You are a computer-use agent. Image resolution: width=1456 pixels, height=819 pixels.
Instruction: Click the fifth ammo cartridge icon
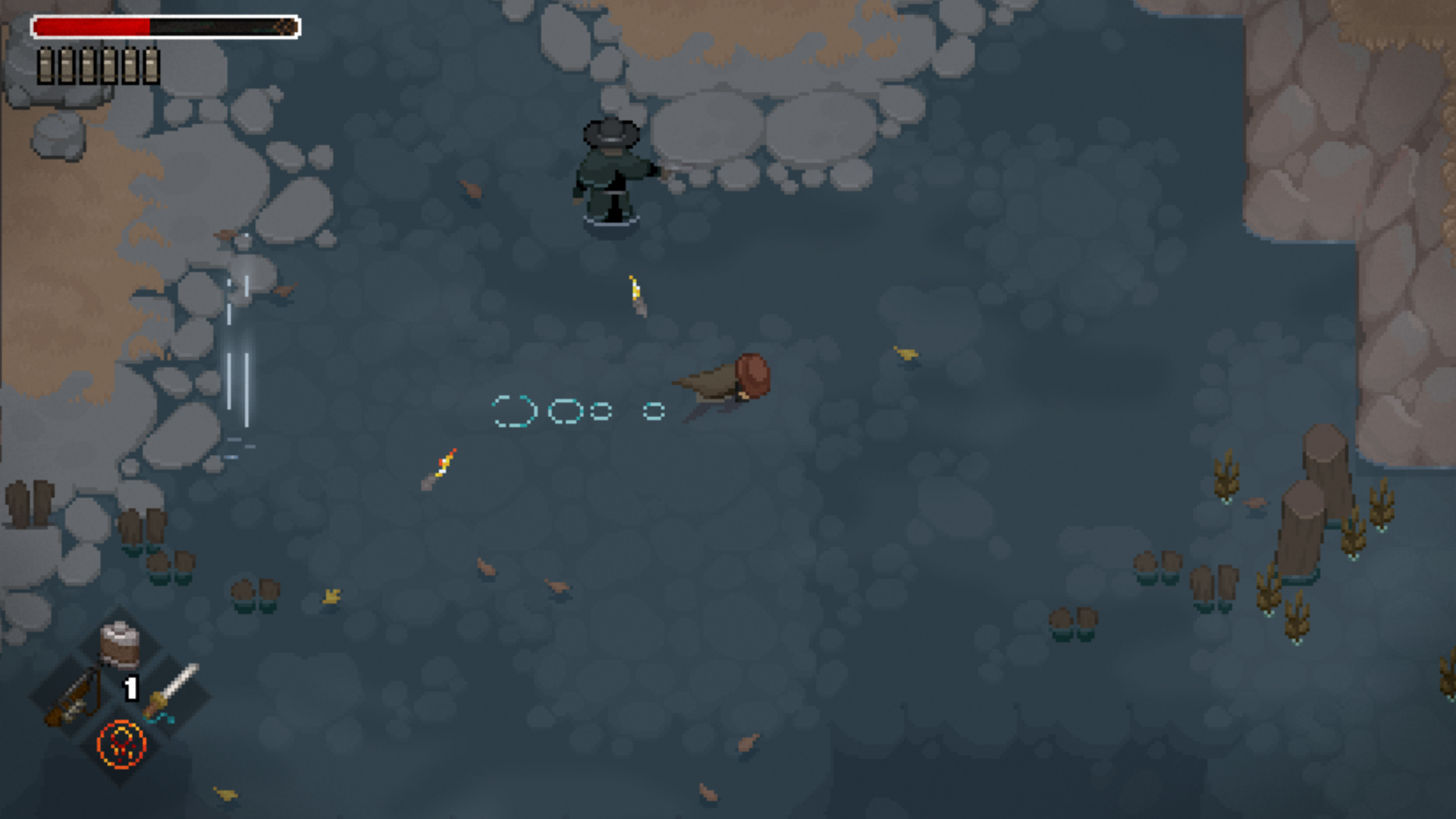[x=130, y=64]
